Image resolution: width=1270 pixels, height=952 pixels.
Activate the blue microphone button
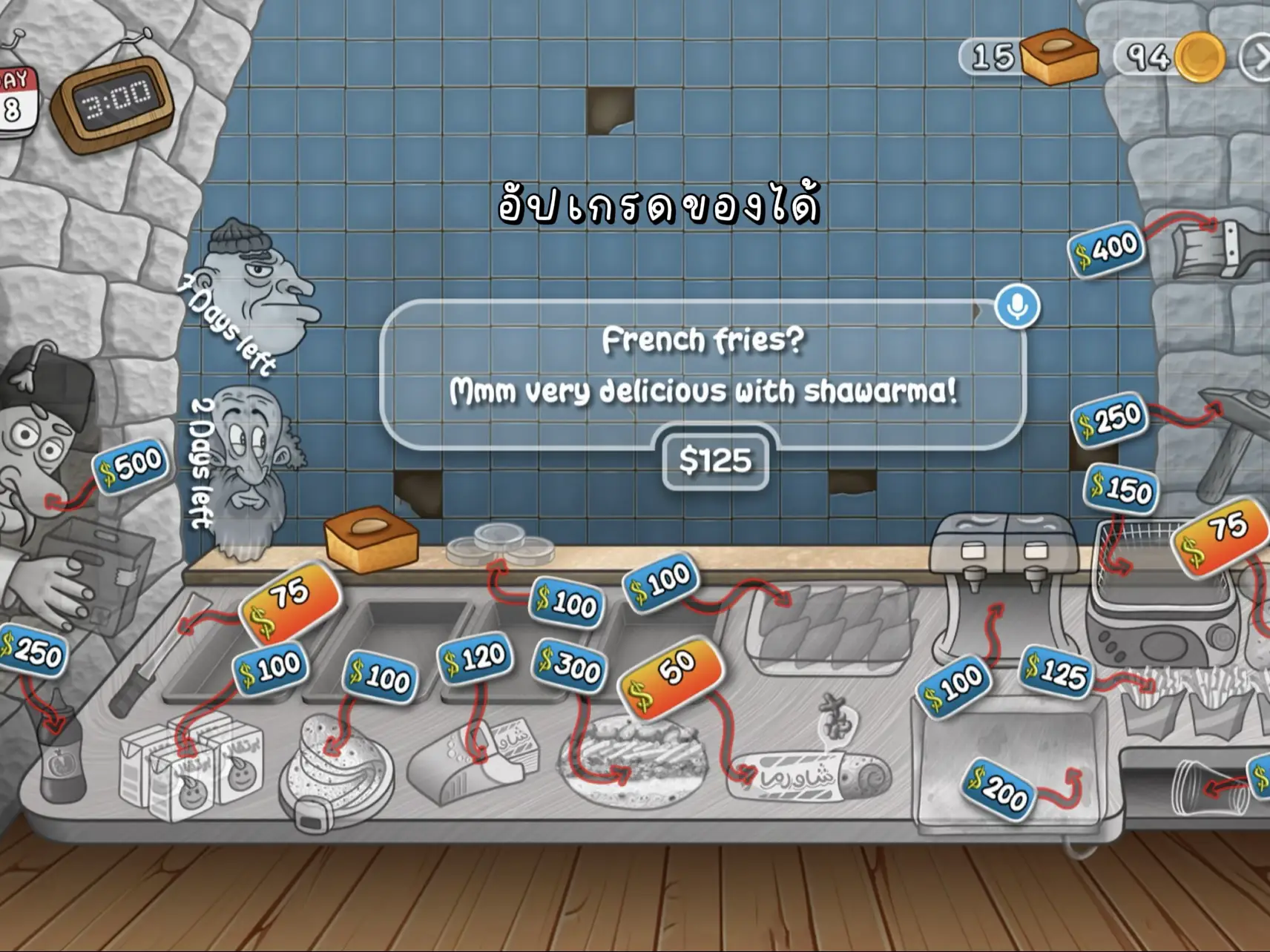pos(1017,305)
